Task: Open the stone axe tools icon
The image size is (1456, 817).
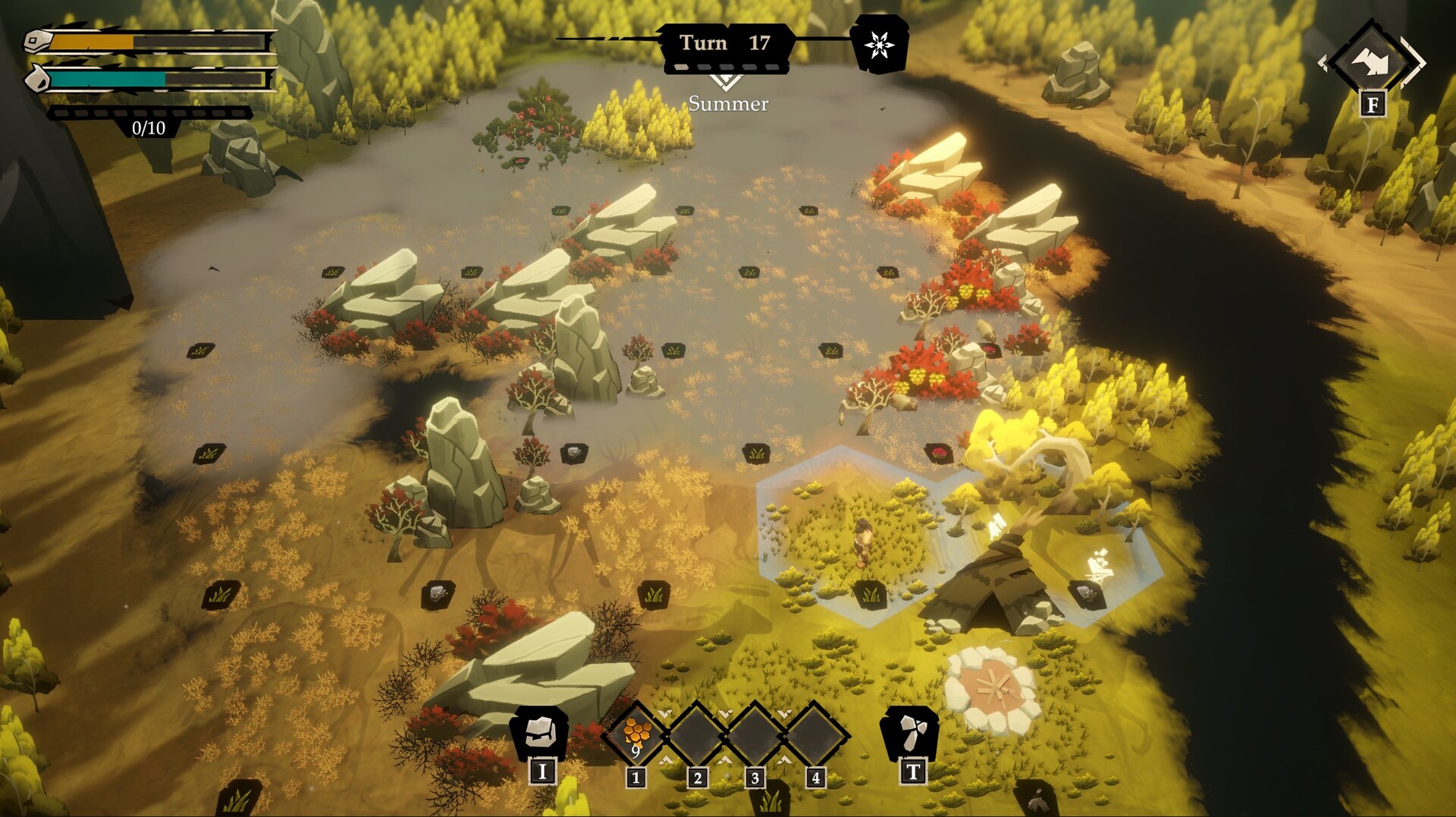Action: click(x=911, y=733)
